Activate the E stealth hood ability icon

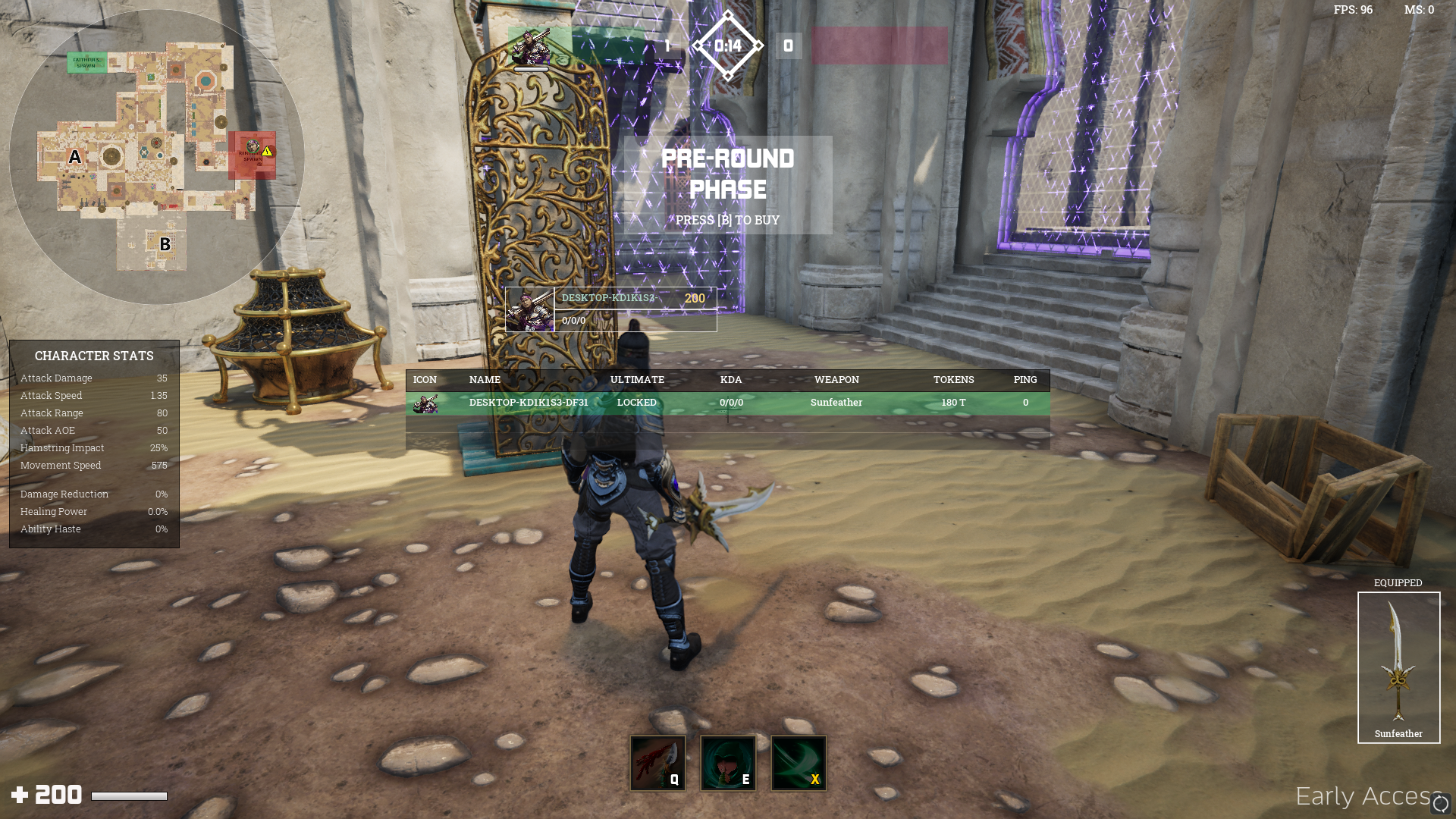click(x=728, y=763)
